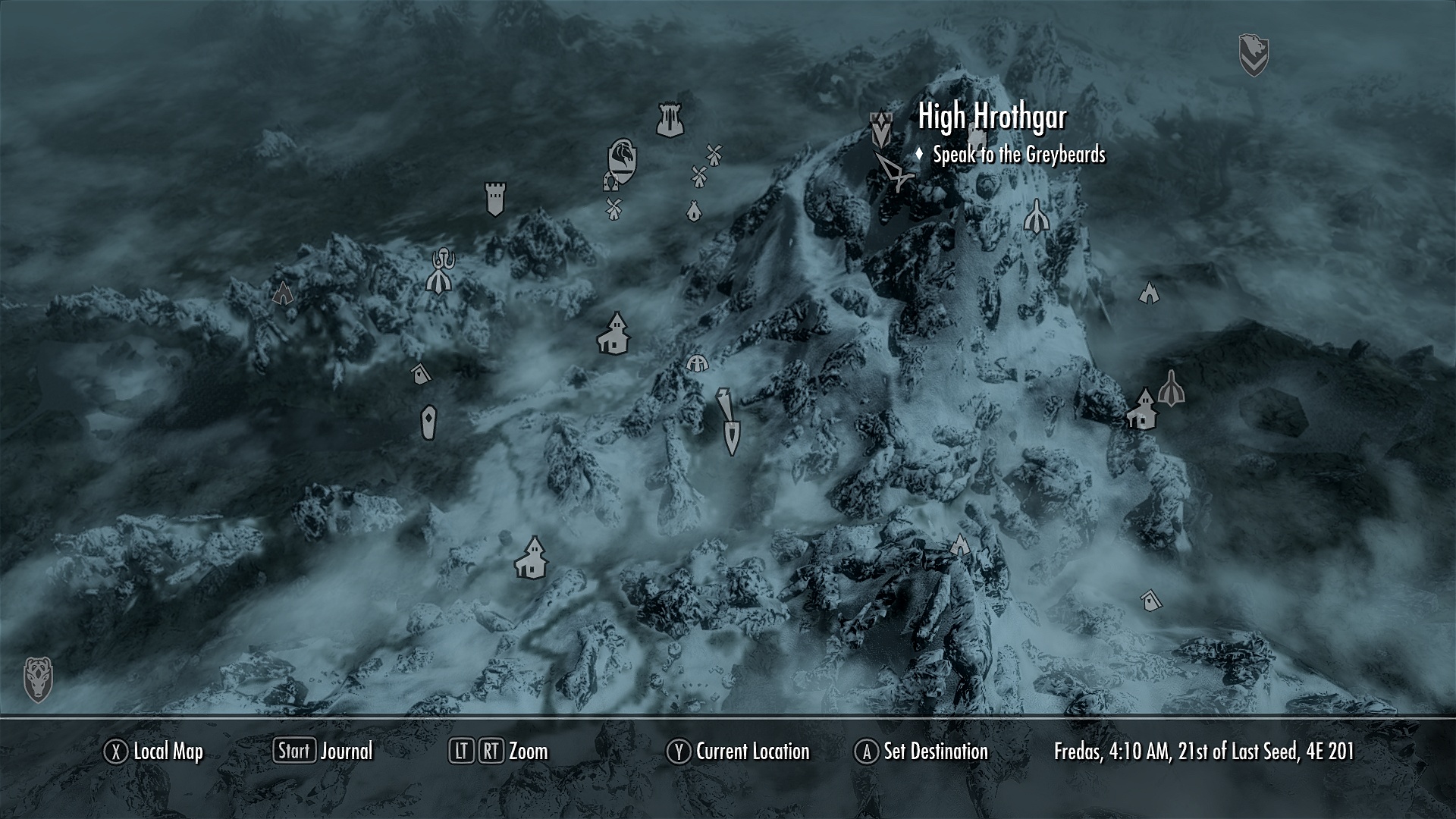
Task: Select the house marker beside a ruin marker
Action: tap(1141, 410)
